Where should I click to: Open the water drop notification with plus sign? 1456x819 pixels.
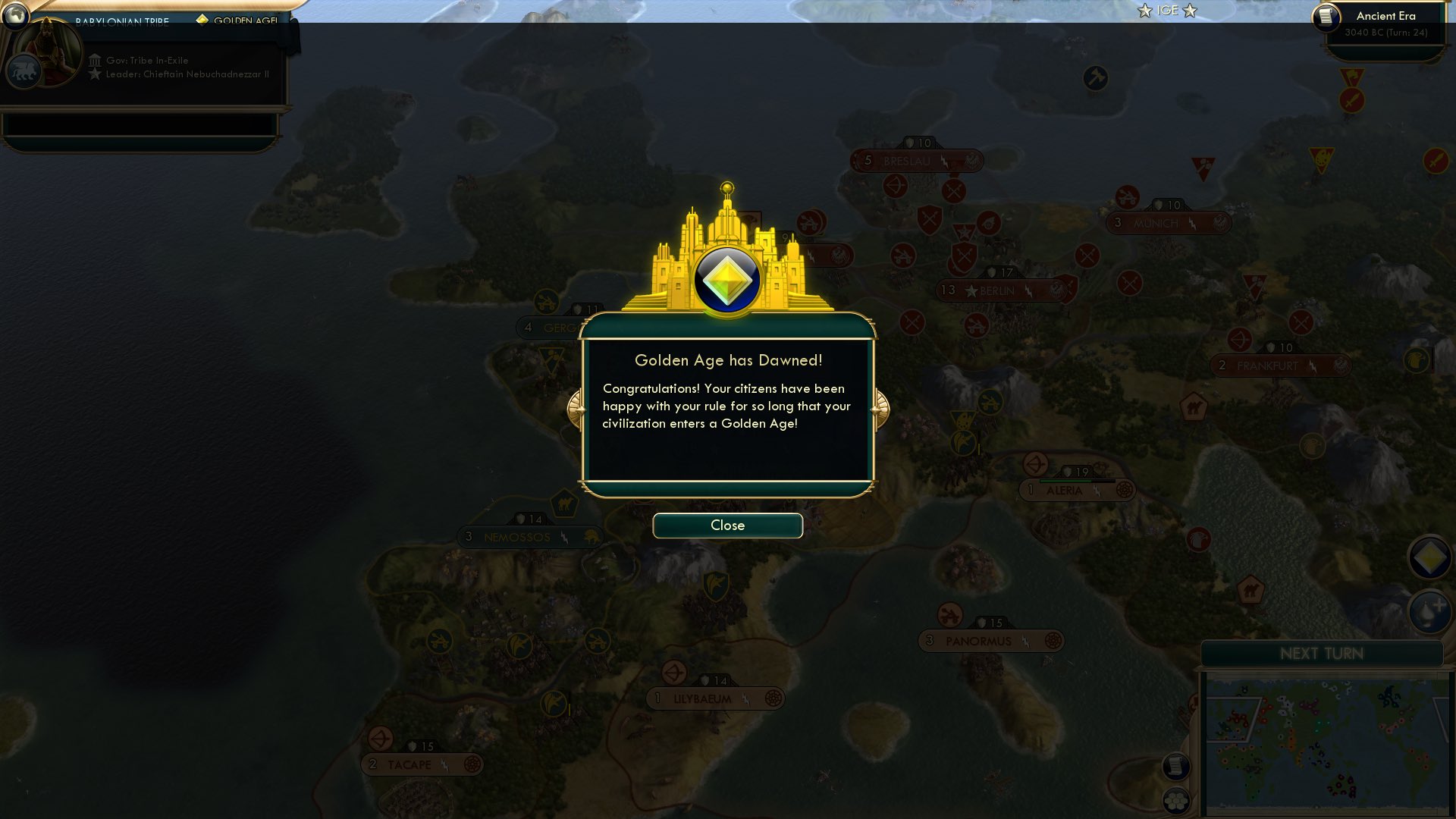pos(1429,611)
